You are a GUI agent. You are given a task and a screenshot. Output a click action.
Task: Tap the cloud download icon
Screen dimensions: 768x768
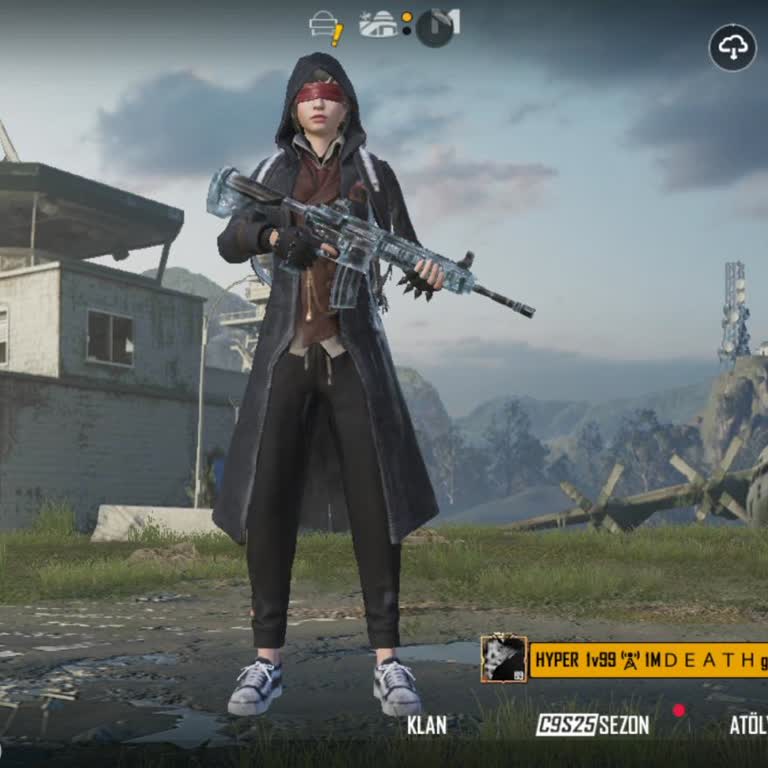732,47
